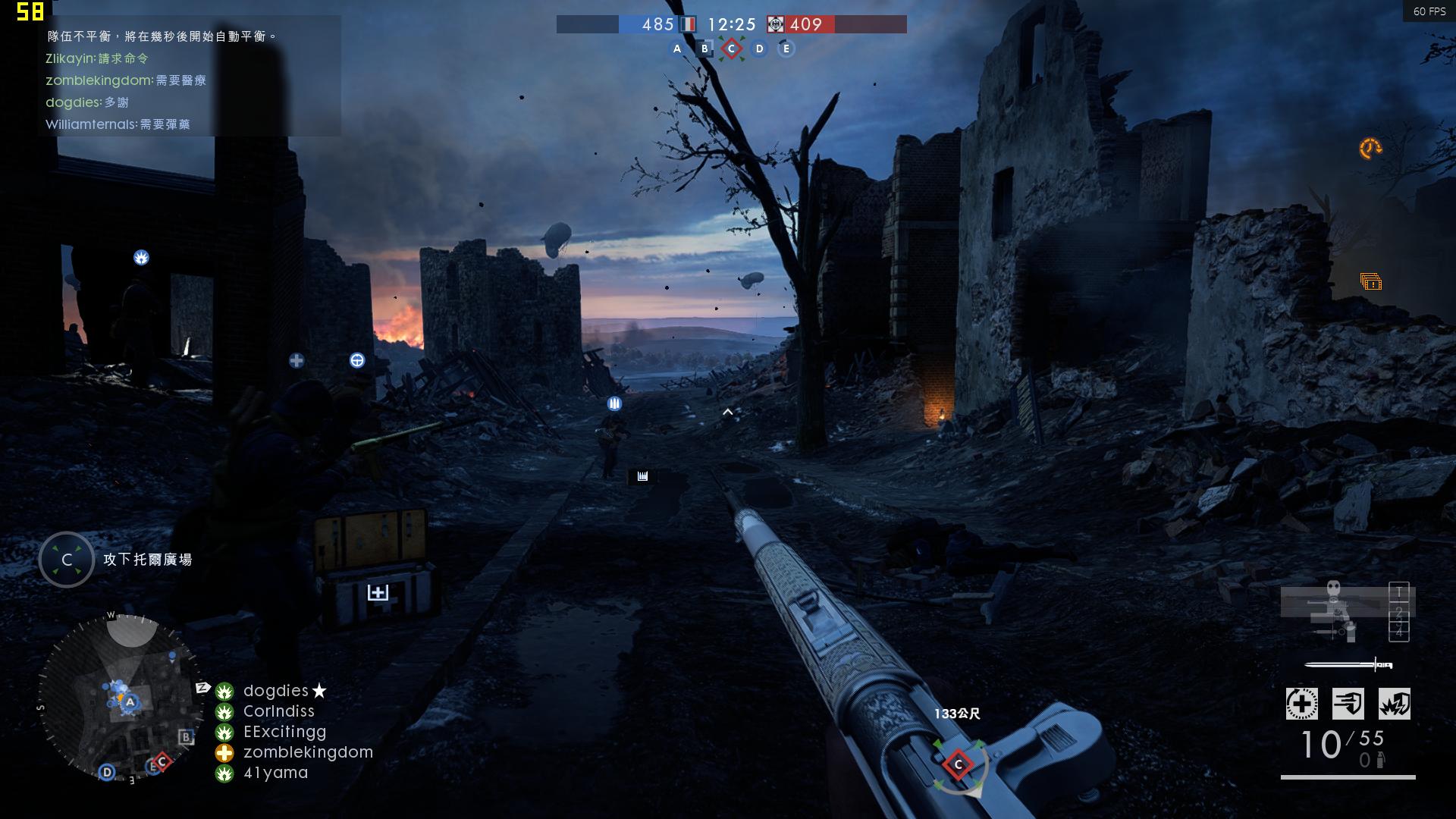
Task: Click the medical crate gadget icon
Action: click(x=1301, y=704)
